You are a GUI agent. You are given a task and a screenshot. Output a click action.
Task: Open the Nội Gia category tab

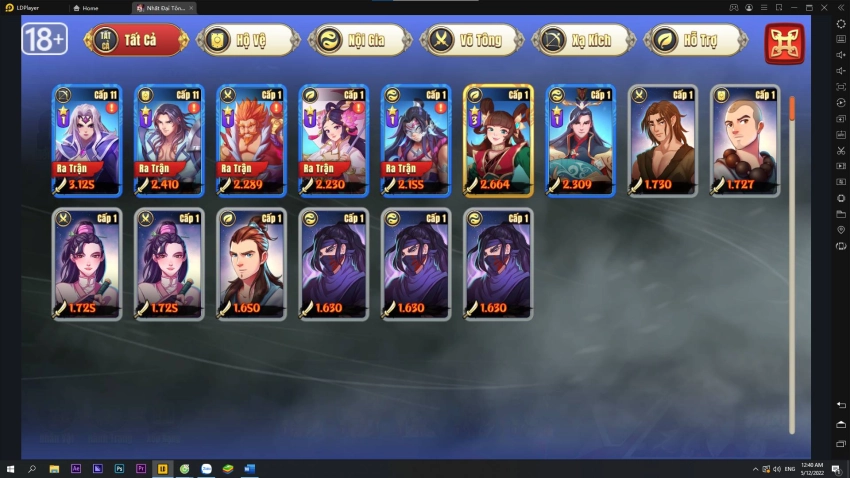click(359, 40)
